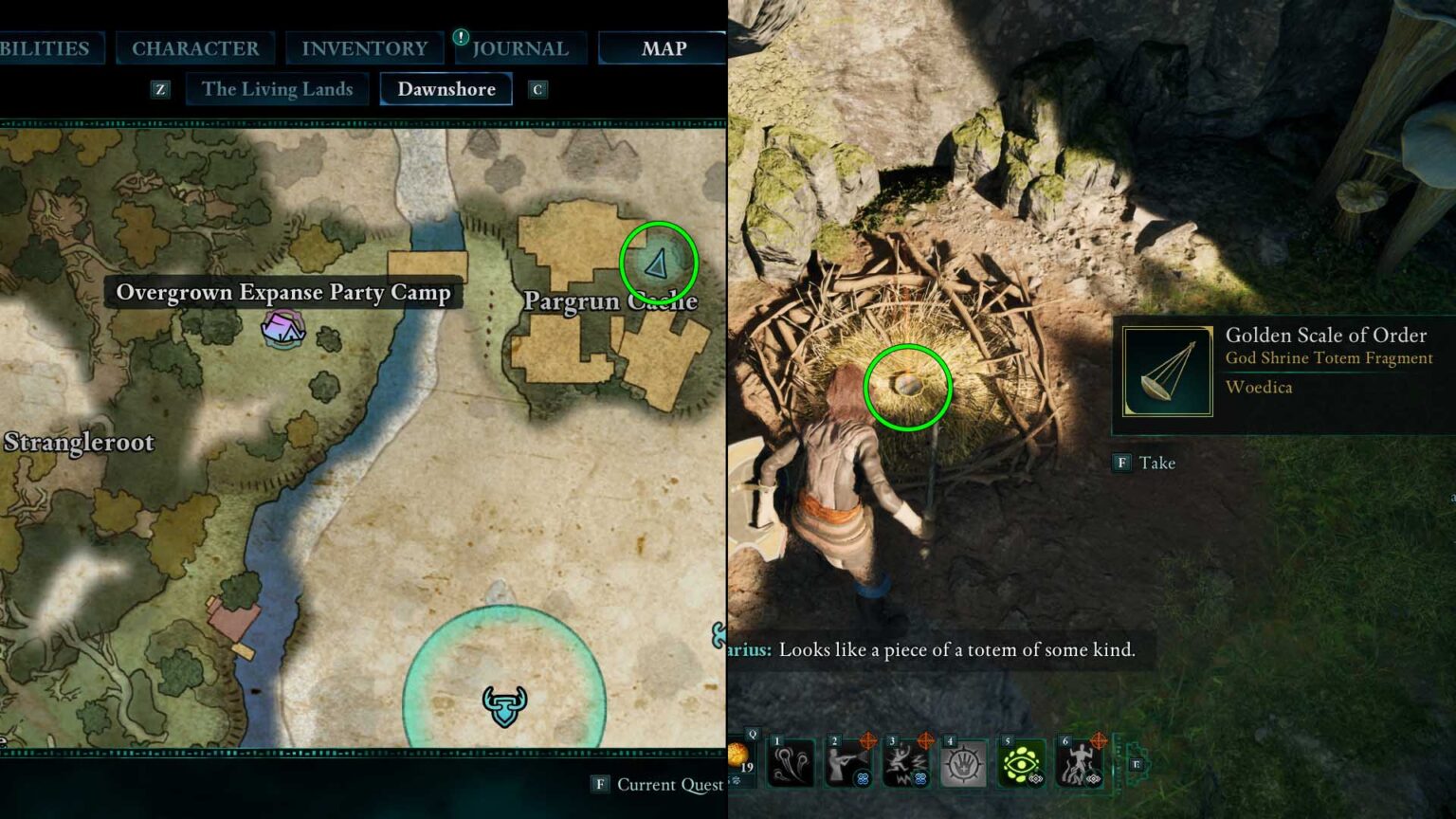Open the Journal with the notification badge
Viewport: 1456px width, 819px height.
(520, 48)
